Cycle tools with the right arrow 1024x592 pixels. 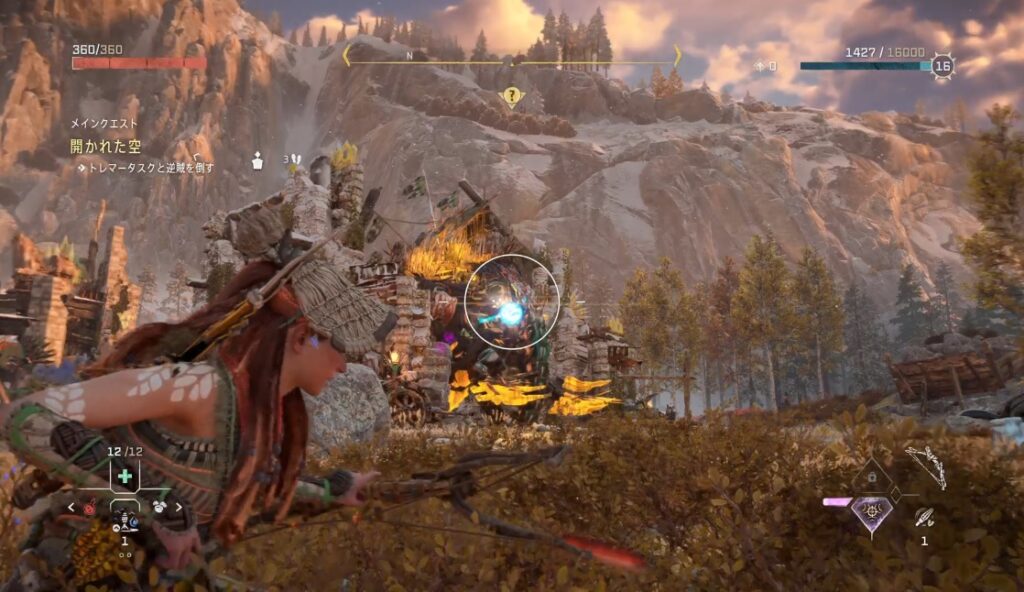[x=179, y=508]
